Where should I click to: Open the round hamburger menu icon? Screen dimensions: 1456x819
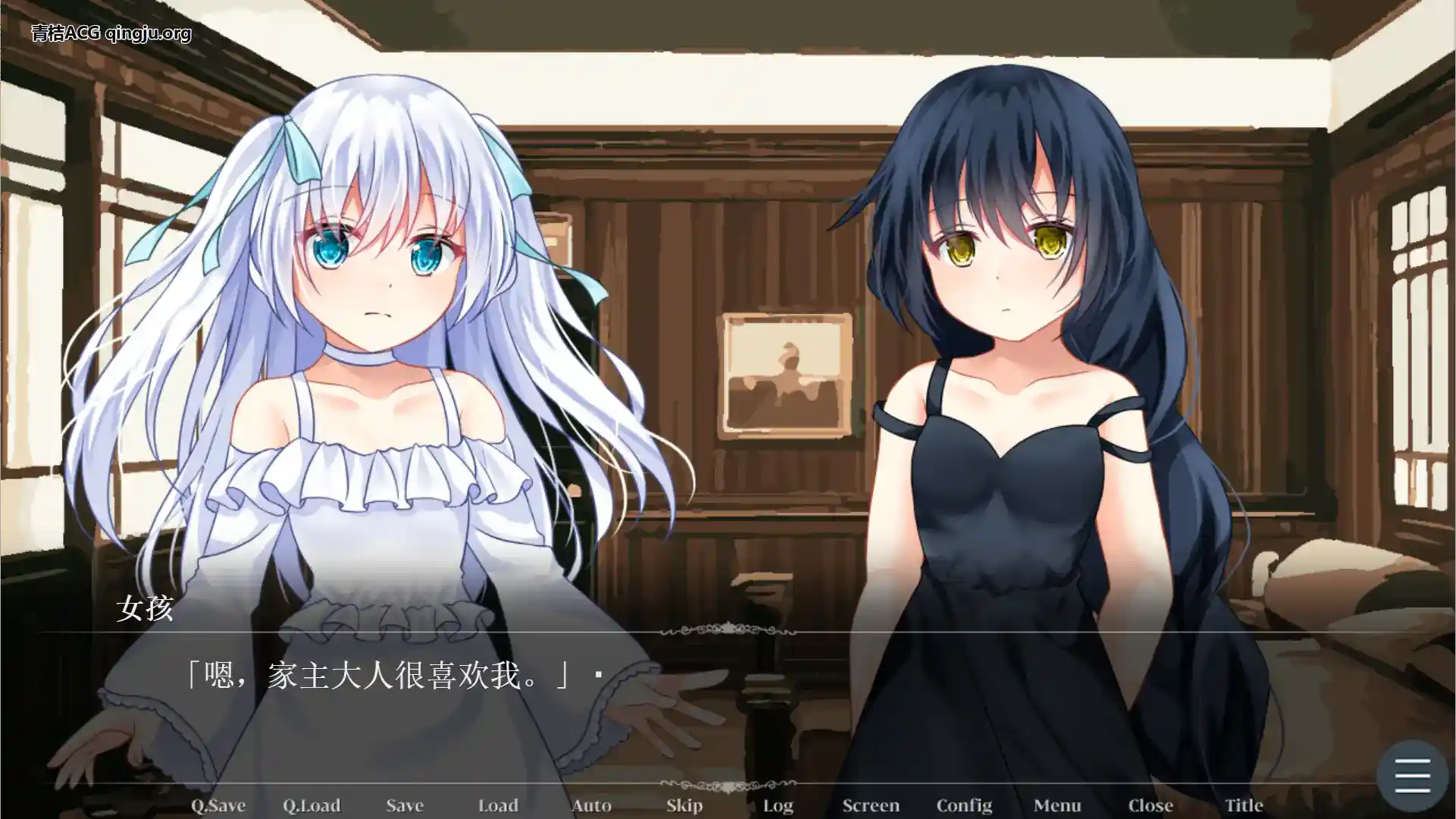pyautogui.click(x=1412, y=776)
